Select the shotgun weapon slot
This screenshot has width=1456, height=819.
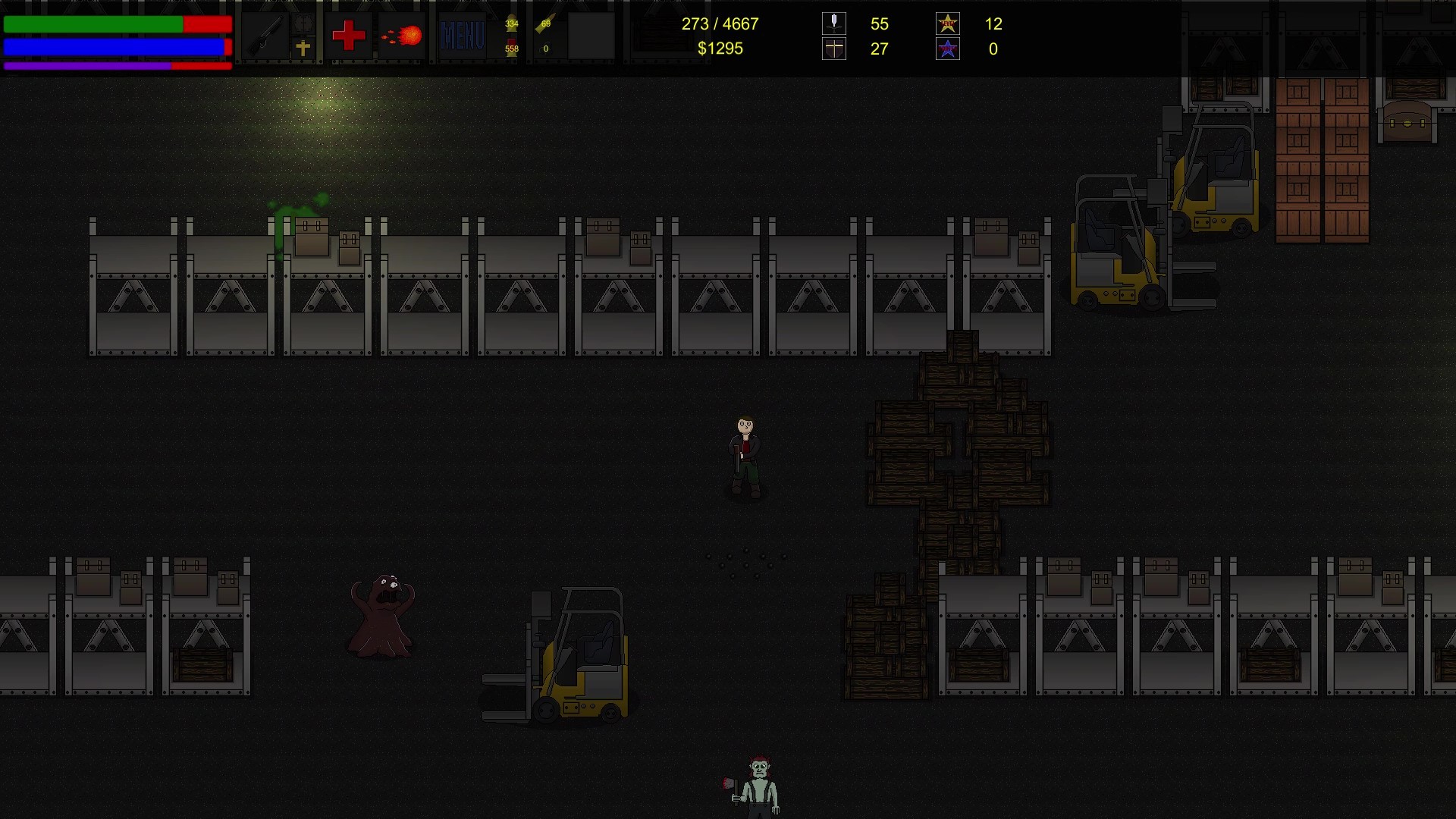tap(266, 35)
